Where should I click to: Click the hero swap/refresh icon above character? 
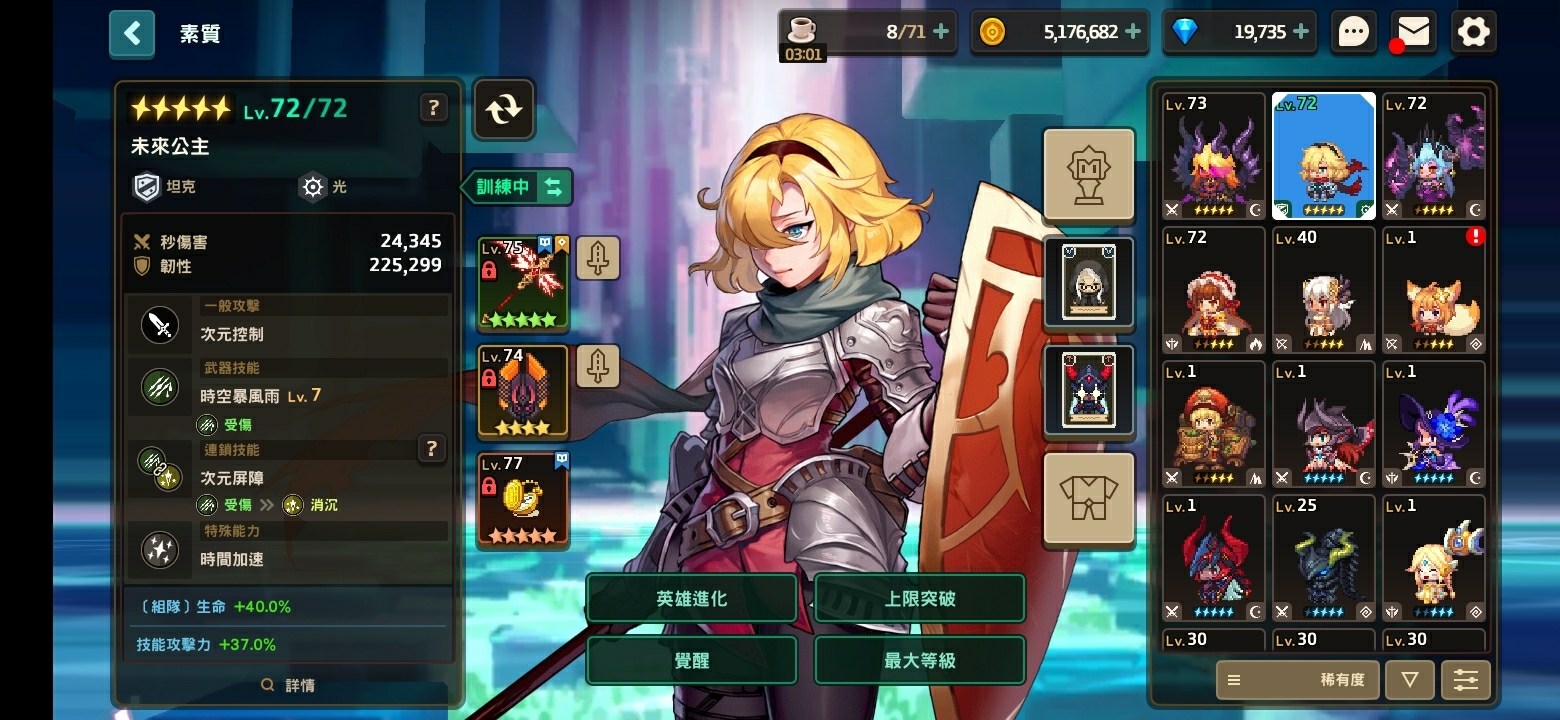[x=503, y=110]
